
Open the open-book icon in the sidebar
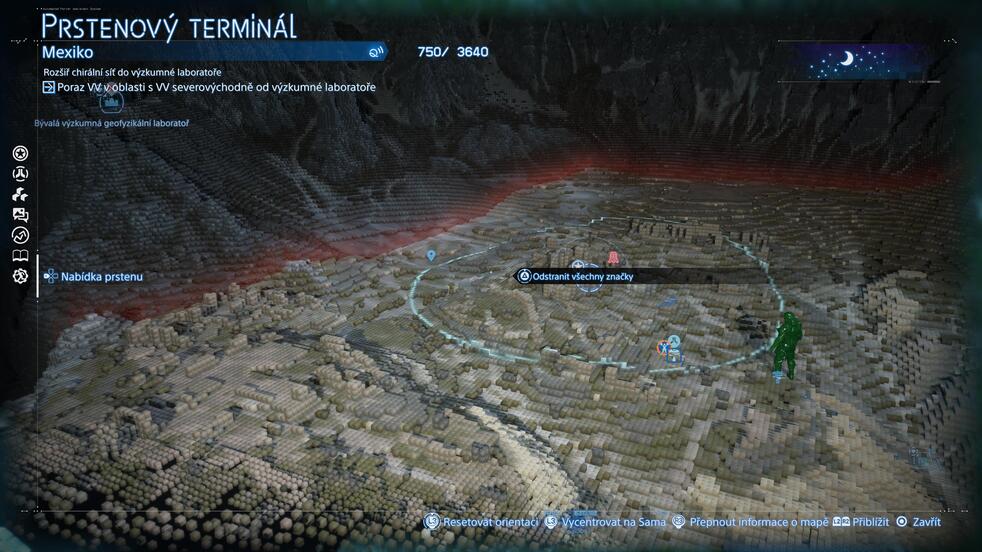(x=20, y=256)
